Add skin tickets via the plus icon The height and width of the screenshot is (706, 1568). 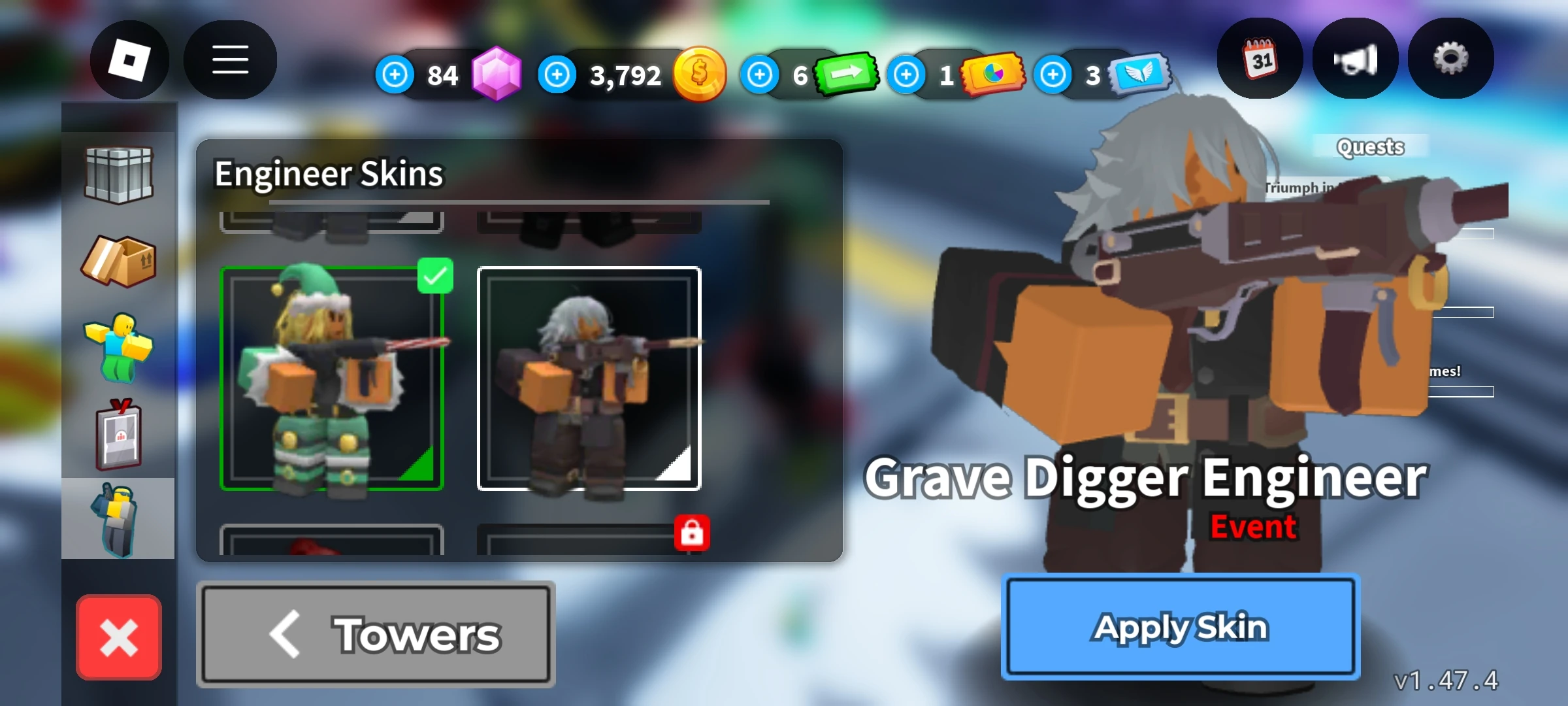906,74
